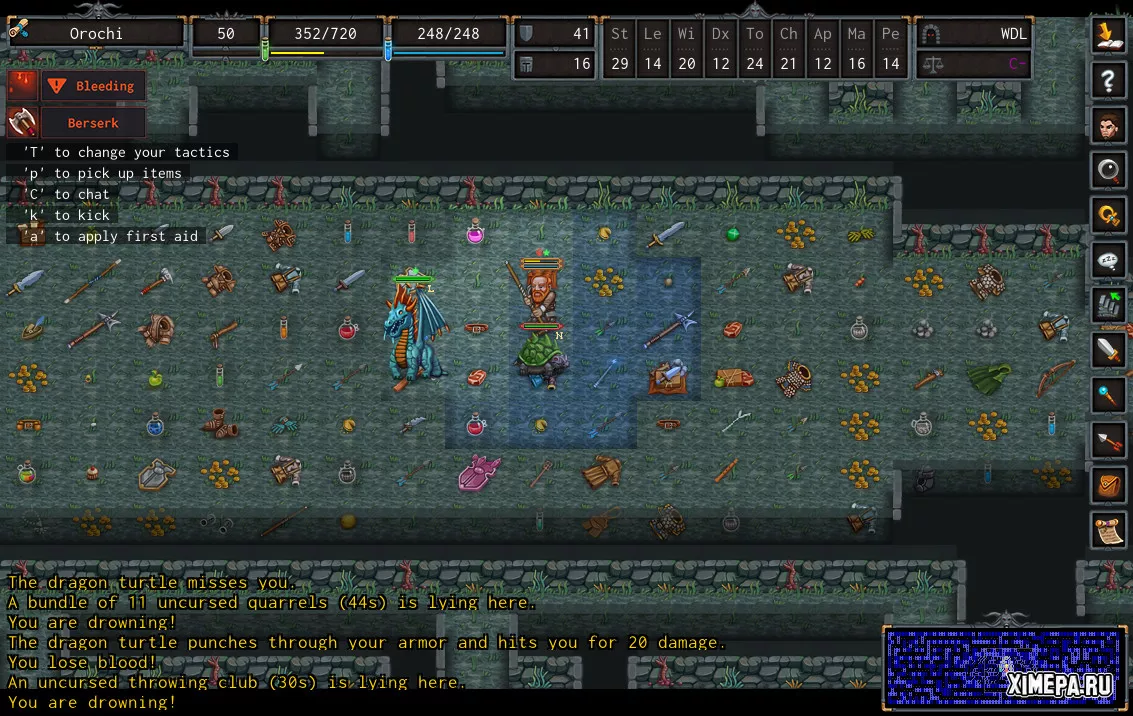Show the character portrait sheet
This screenshot has height=716, width=1133.
(1108, 126)
